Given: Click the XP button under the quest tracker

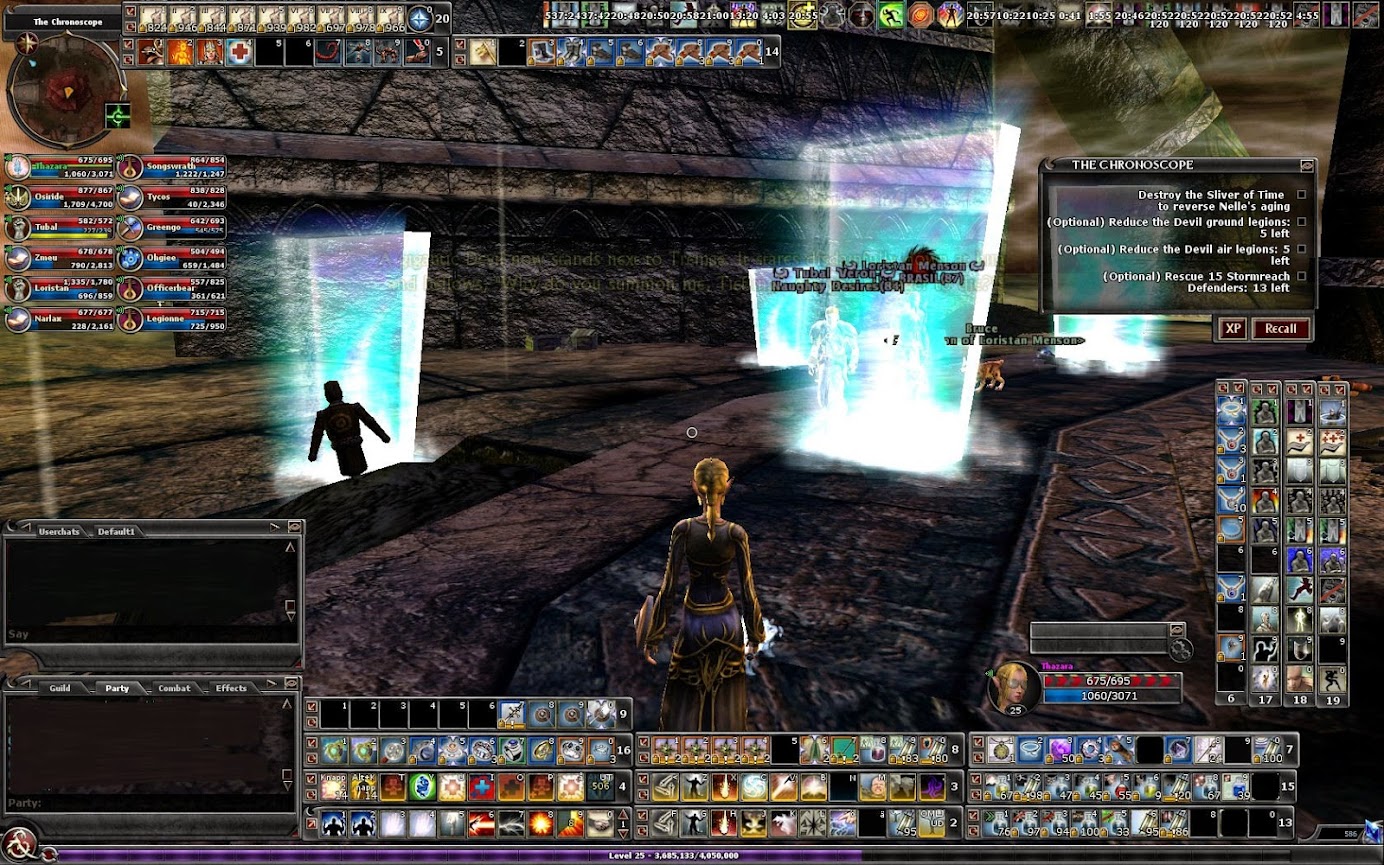Looking at the screenshot, I should [x=1233, y=329].
